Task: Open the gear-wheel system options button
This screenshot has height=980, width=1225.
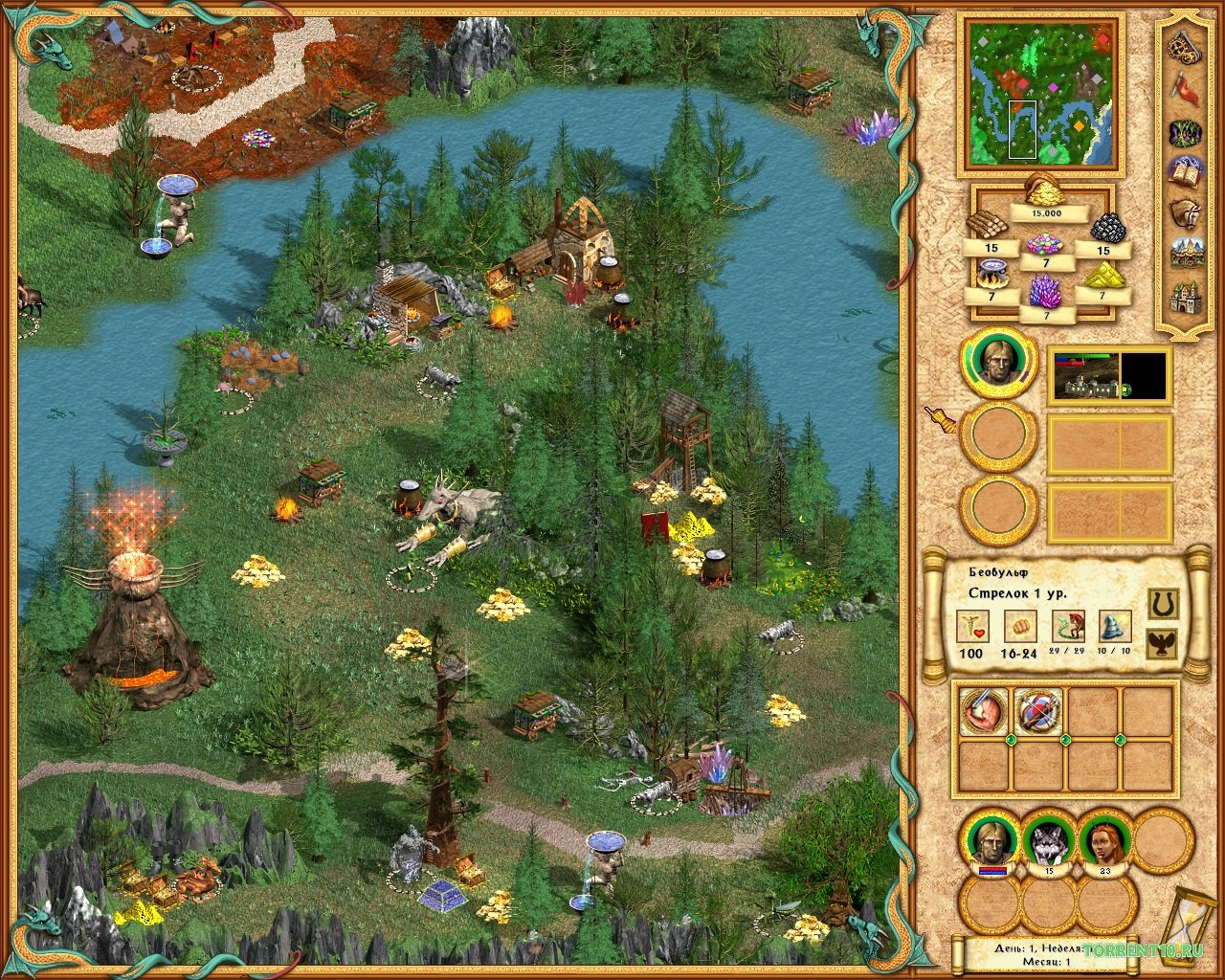Action: point(1187,46)
